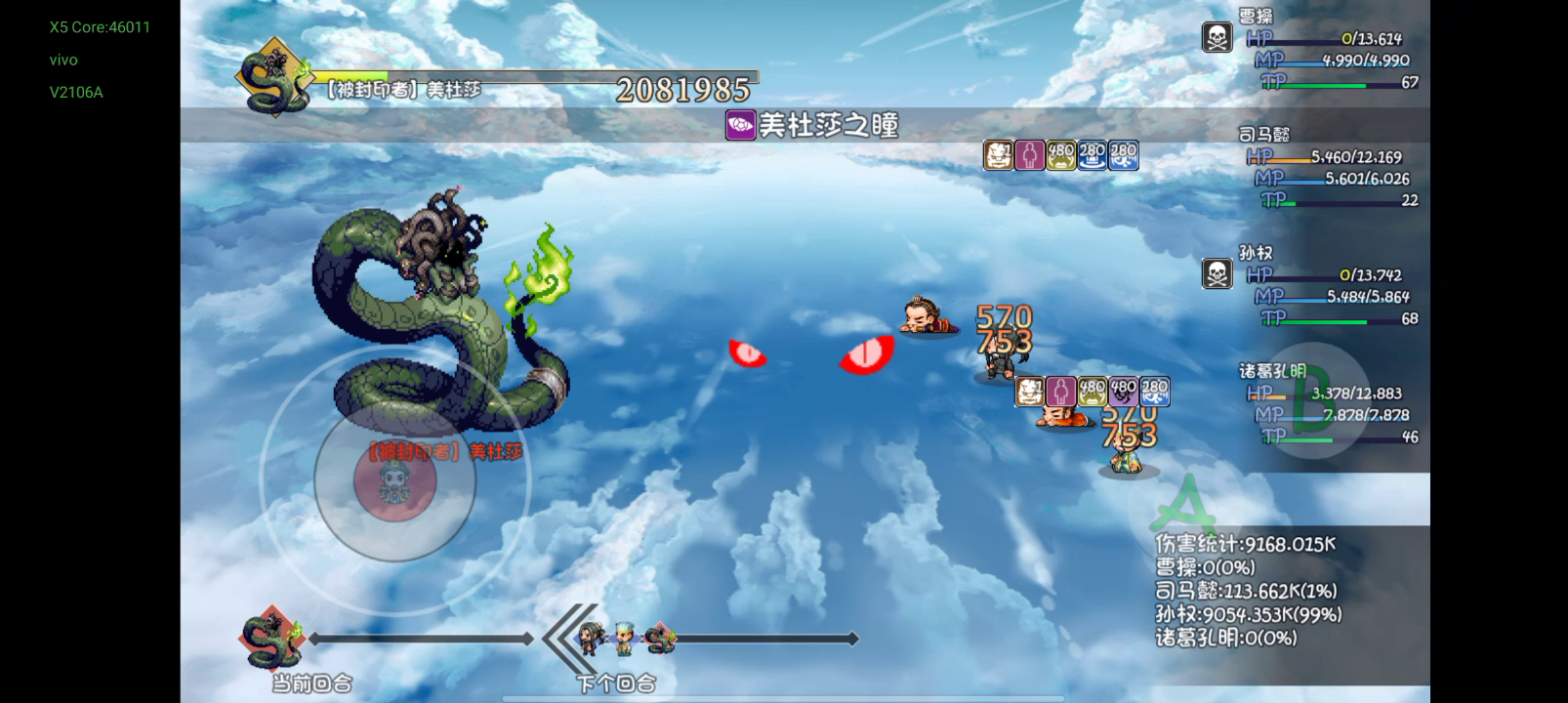Select 曹操 in the party status list
This screenshot has width=1568, height=703.
(1255, 17)
